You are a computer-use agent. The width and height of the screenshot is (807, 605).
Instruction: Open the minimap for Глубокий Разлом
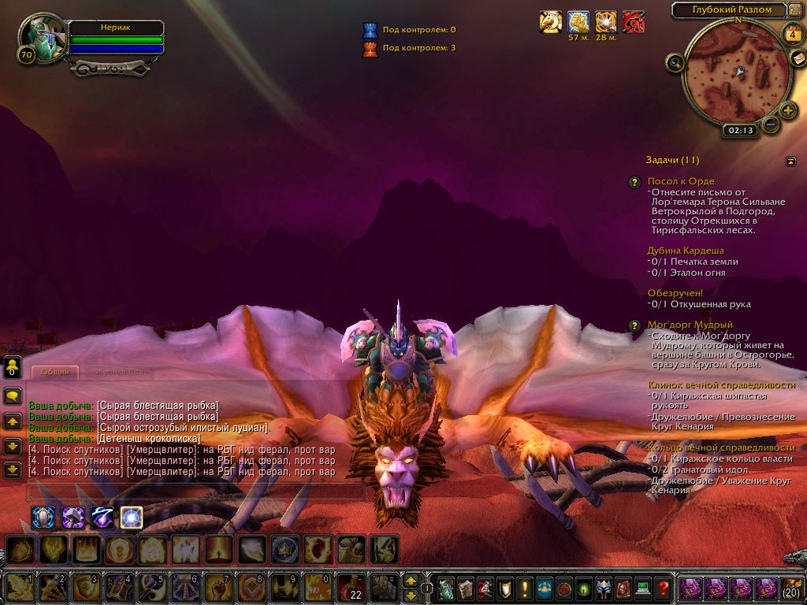(733, 73)
